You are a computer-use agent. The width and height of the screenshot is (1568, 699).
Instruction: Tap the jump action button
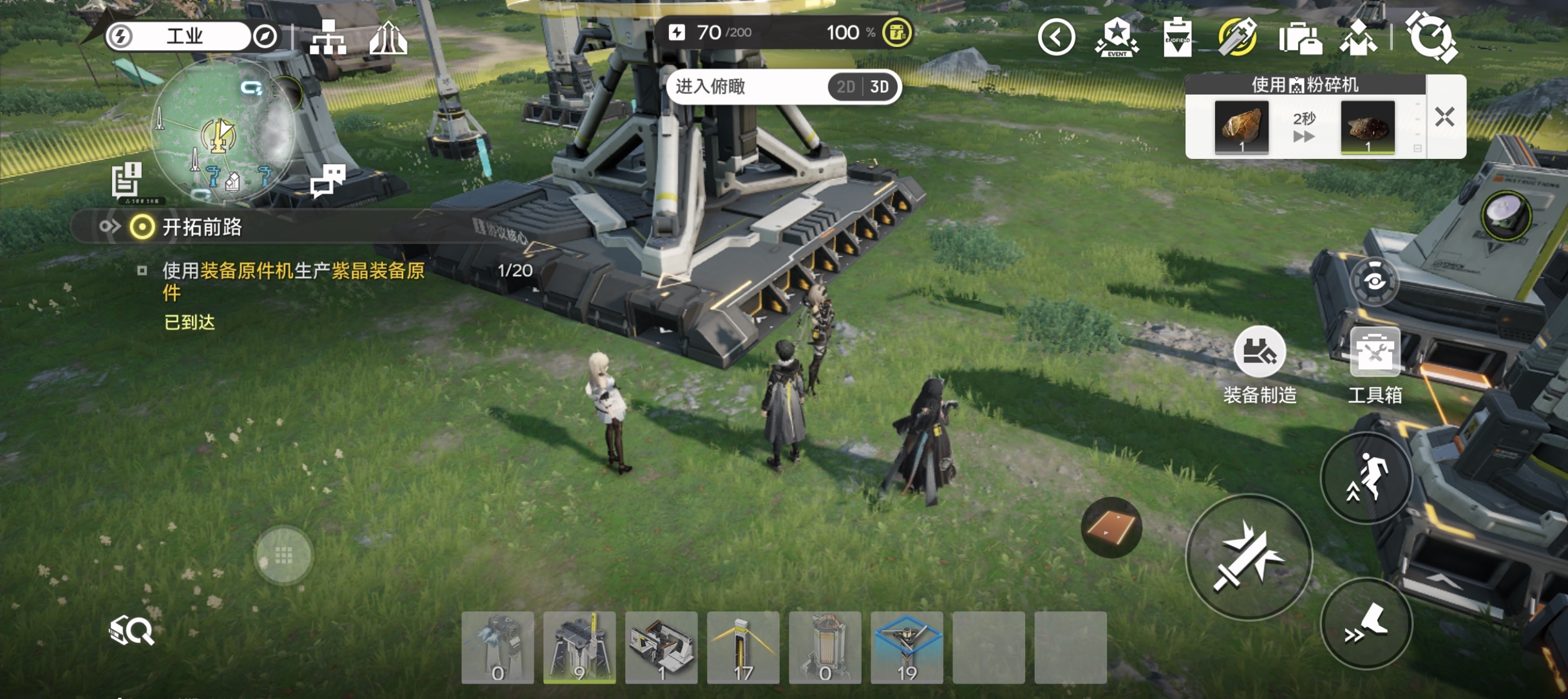pyautogui.click(x=1366, y=478)
